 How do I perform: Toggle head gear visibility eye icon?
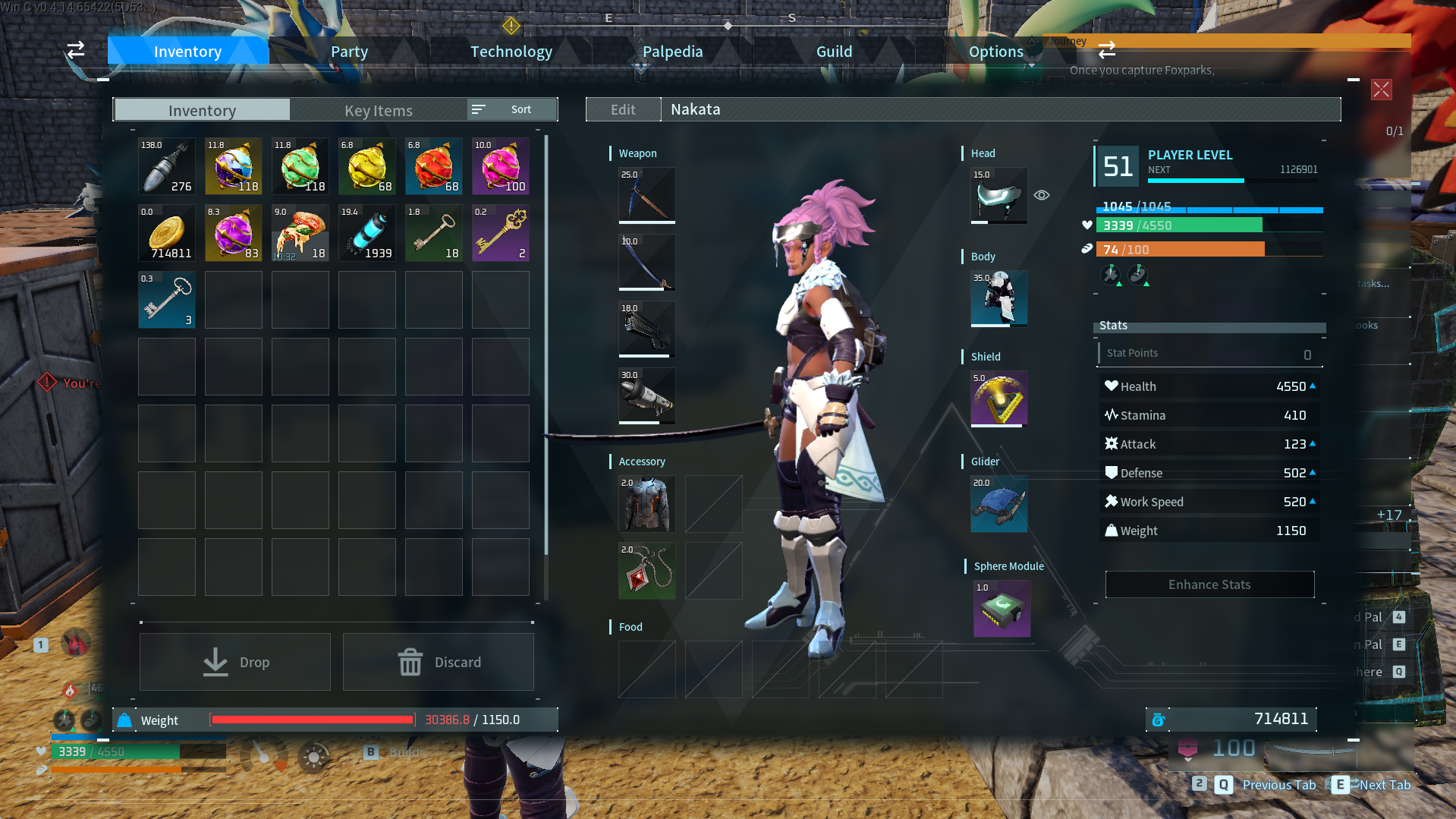tap(1042, 195)
